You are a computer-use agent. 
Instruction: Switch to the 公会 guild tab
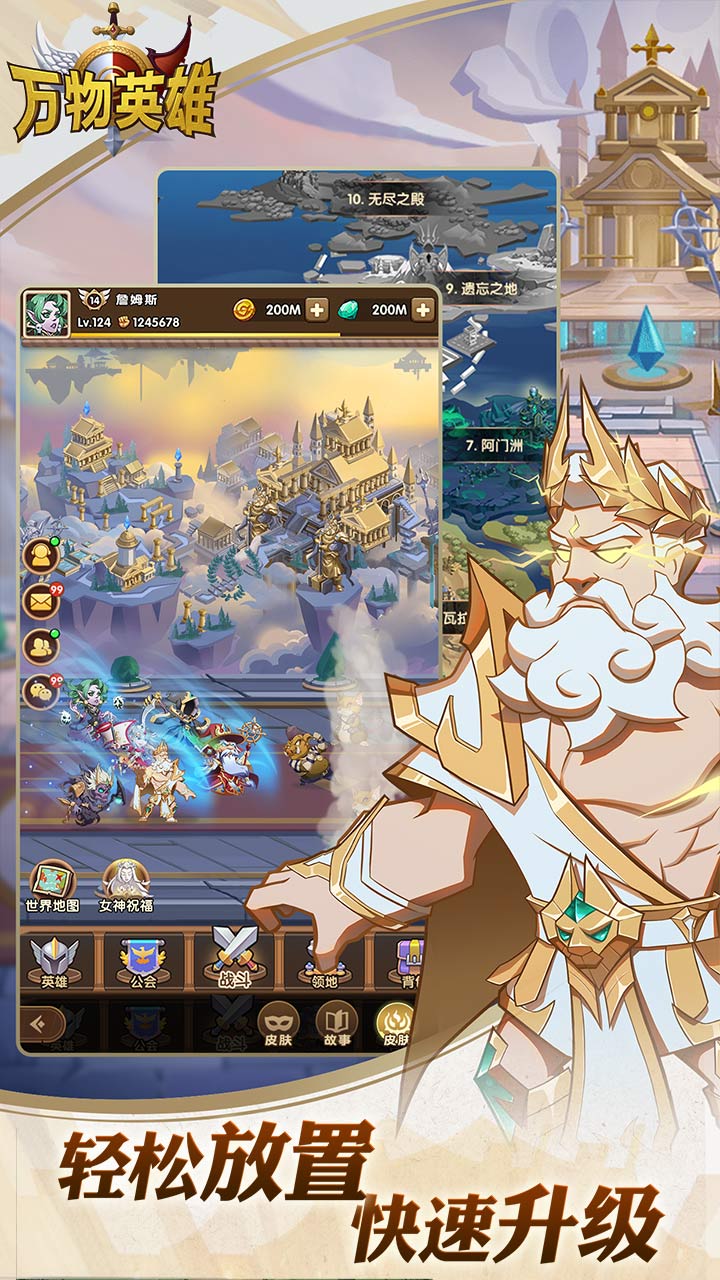tap(145, 962)
